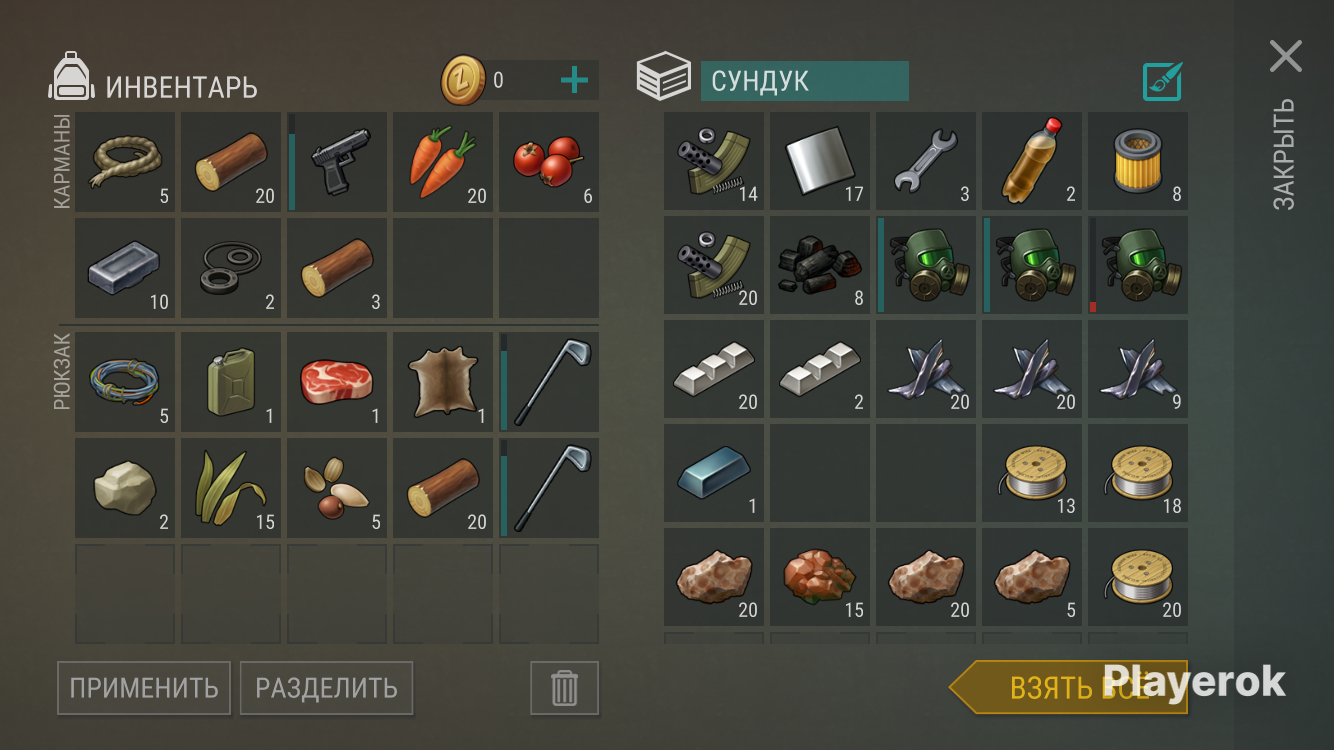Image resolution: width=1334 pixels, height=750 pixels.
Task: Take all chest items with ВЗЯТЬ ВСЁ
Action: coord(1070,685)
